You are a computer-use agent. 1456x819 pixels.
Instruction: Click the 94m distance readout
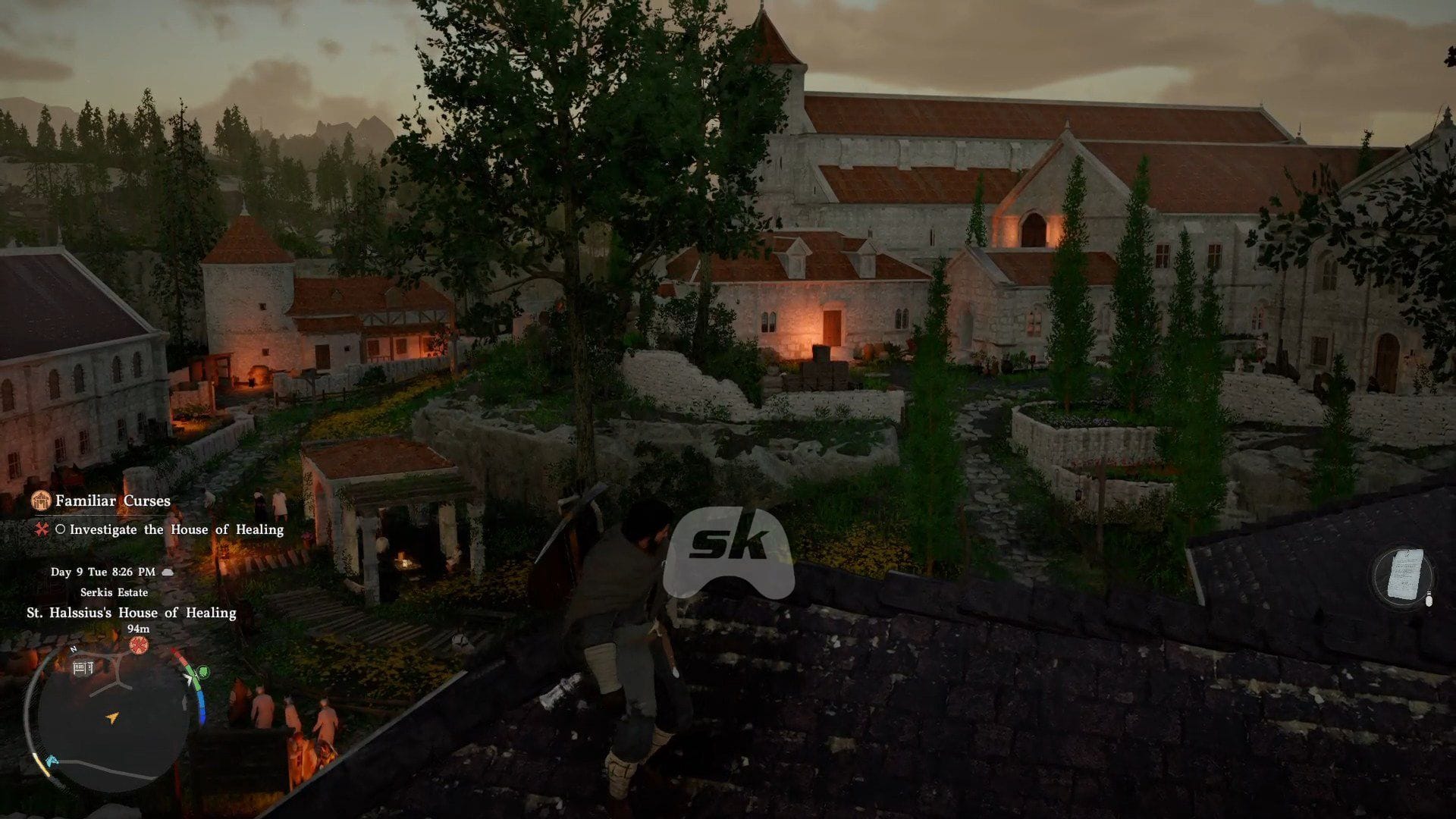pyautogui.click(x=138, y=628)
